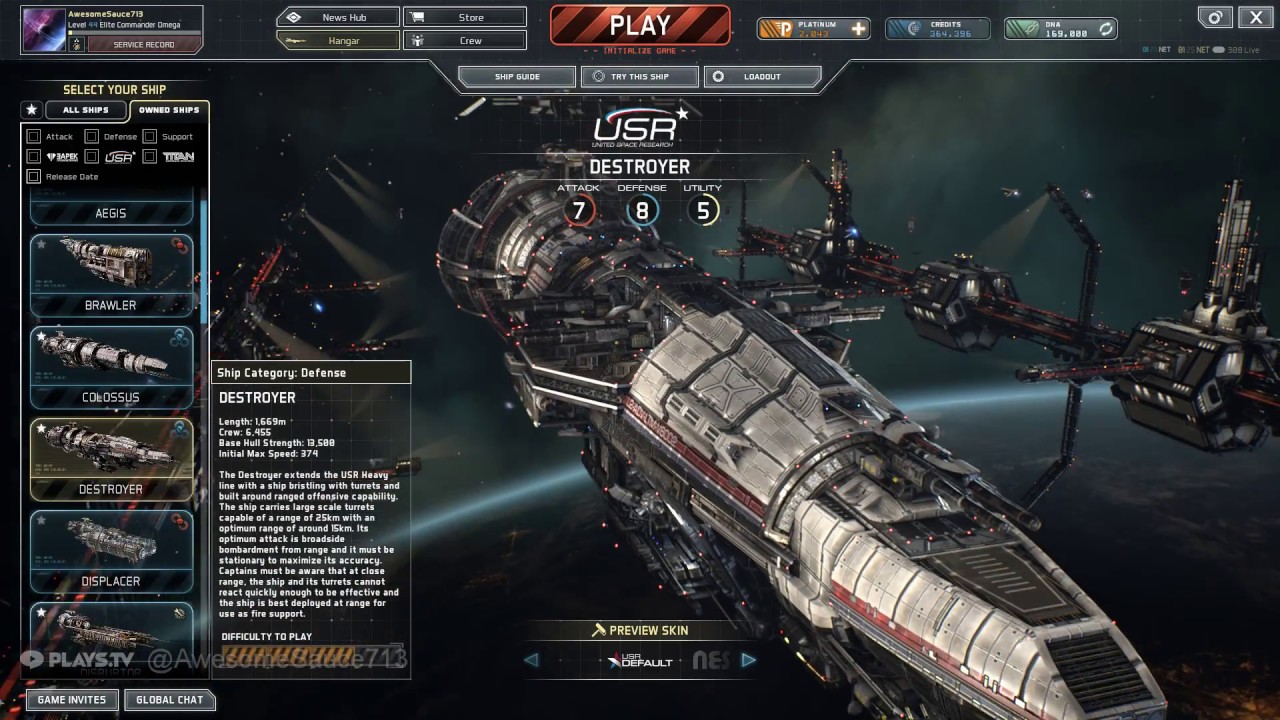Open Game Invites

pos(71,700)
